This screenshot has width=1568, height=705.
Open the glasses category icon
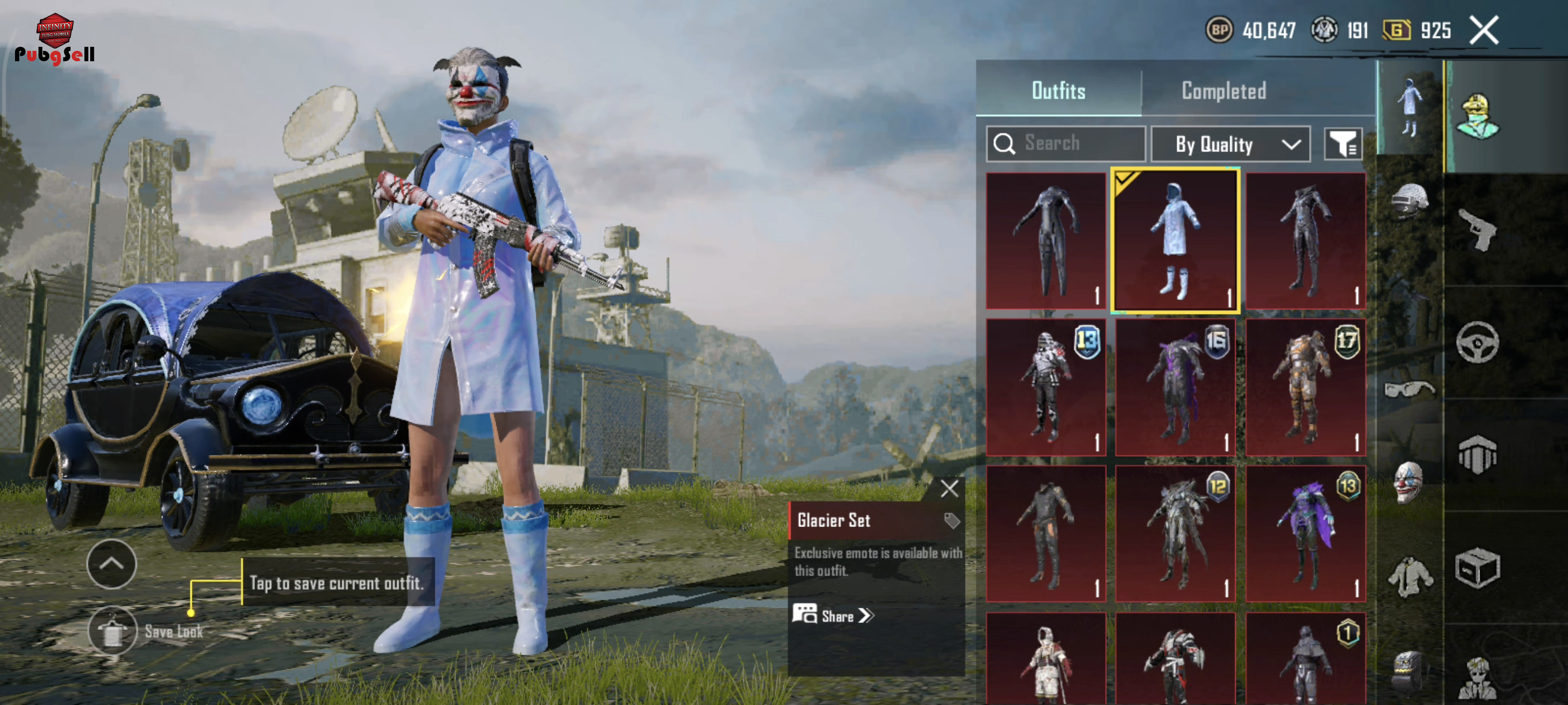coord(1409,389)
